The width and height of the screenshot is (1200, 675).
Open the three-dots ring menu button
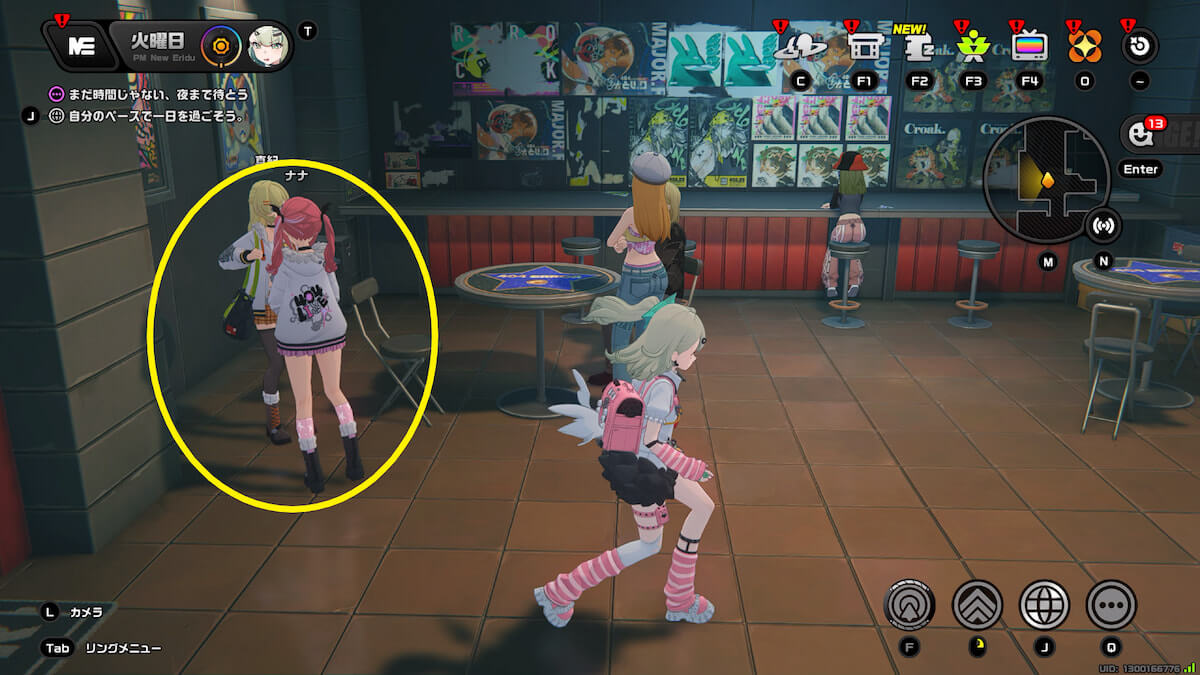pos(1111,604)
